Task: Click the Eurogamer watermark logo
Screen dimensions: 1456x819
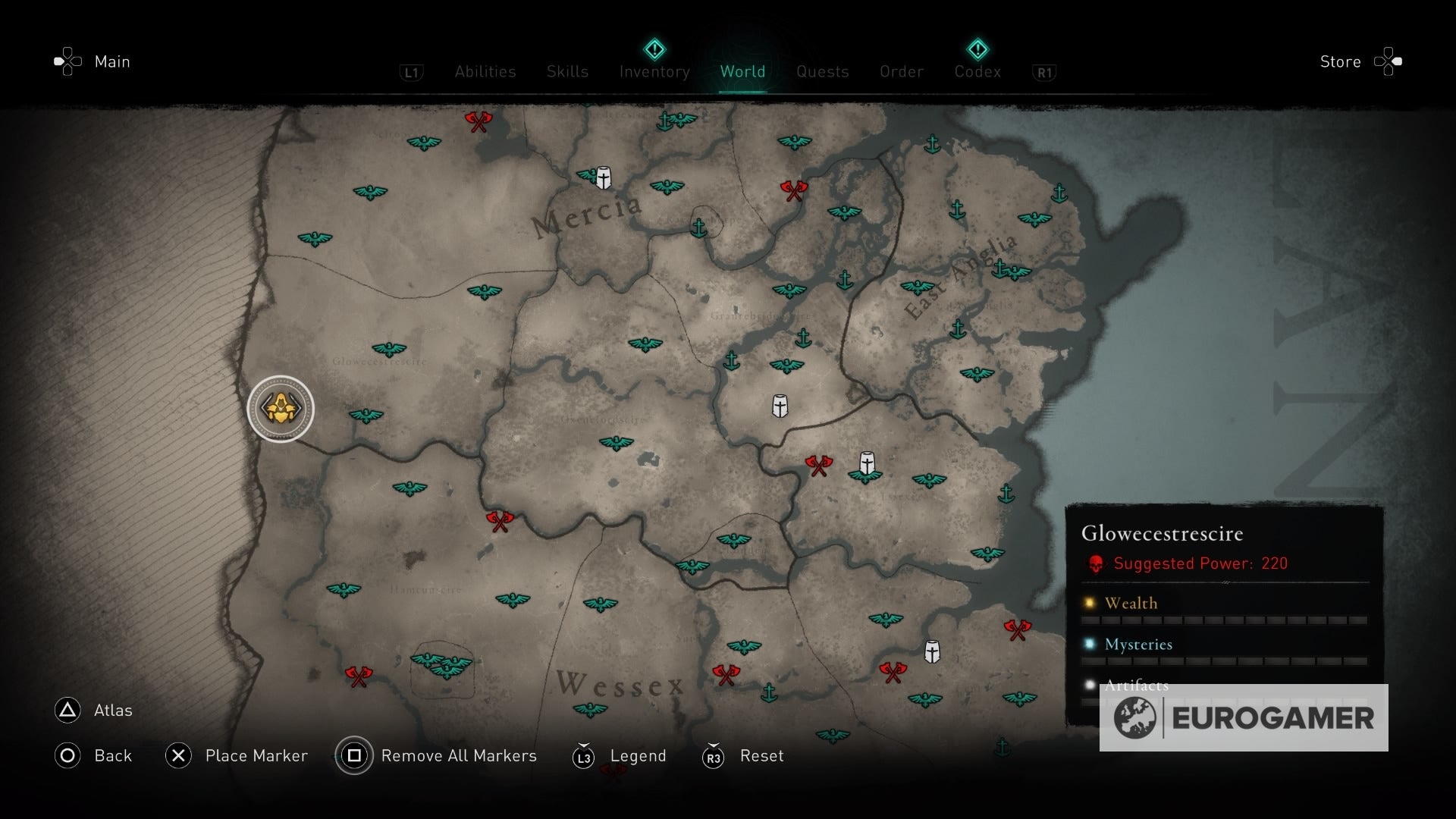Action: pyautogui.click(x=1244, y=717)
